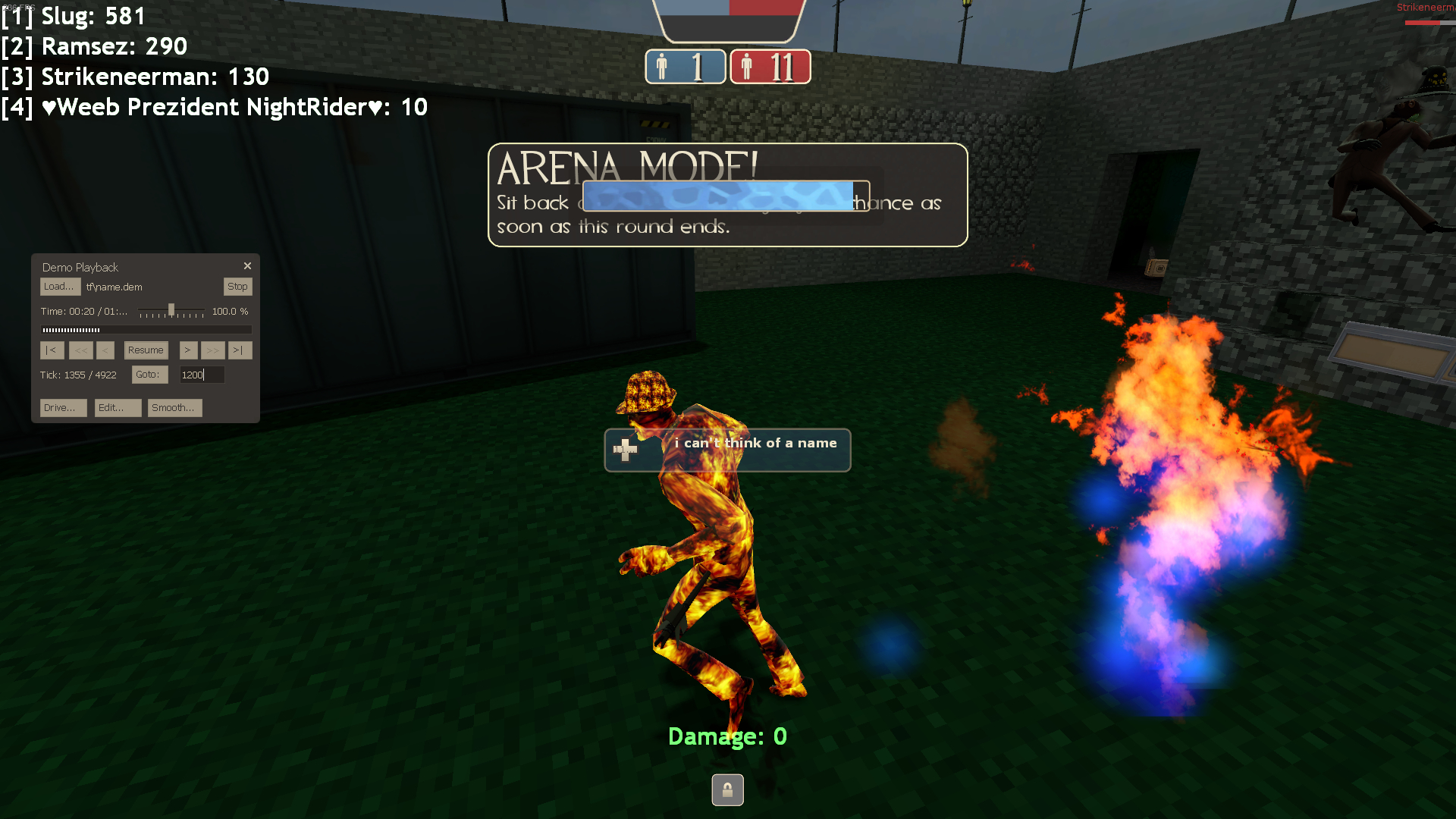Open the Load demo file dialog
Viewport: 1456px width, 819px height.
pyautogui.click(x=59, y=287)
